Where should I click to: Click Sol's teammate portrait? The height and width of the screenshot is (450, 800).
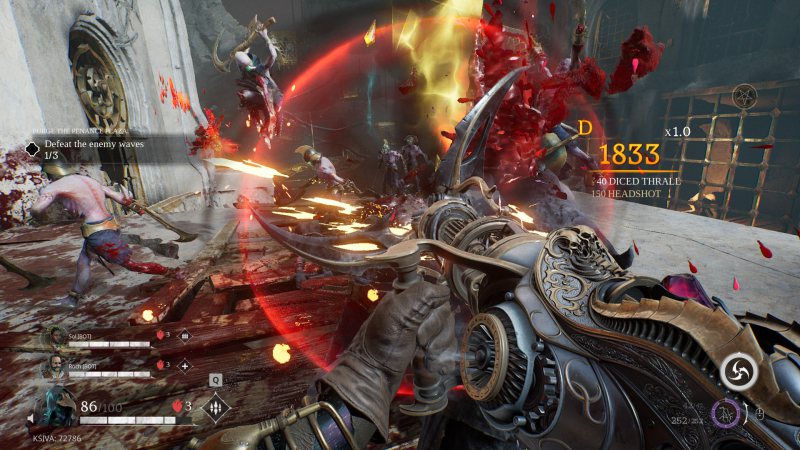(55, 339)
